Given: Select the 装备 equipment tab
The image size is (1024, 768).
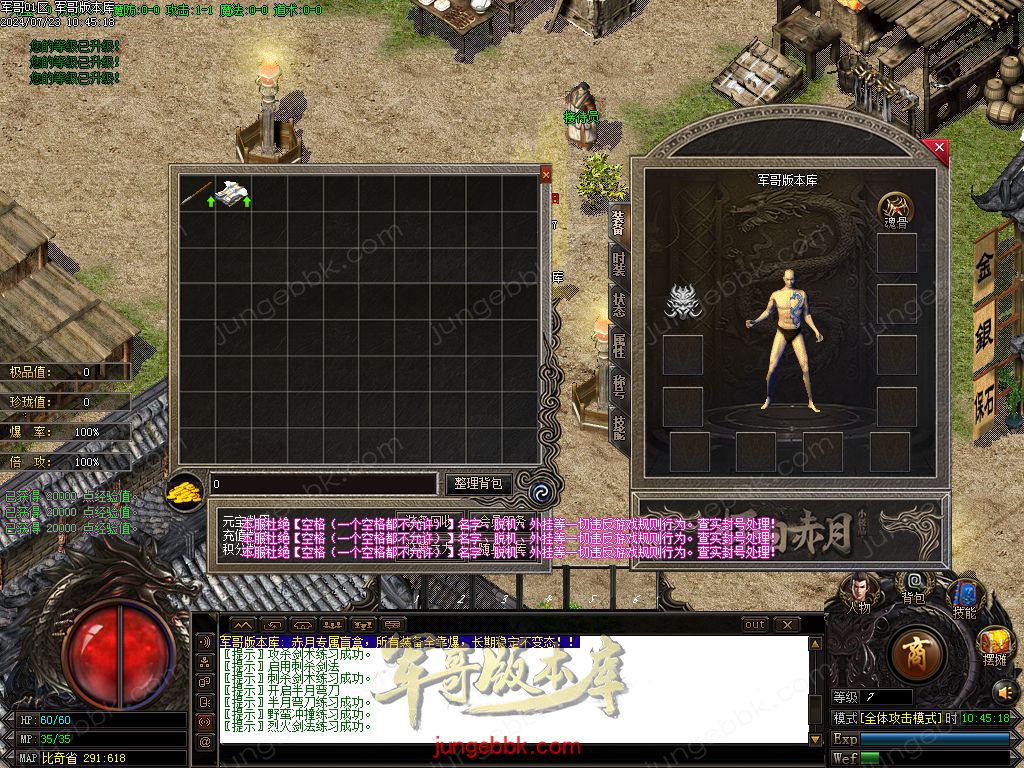Looking at the screenshot, I should click(x=619, y=221).
